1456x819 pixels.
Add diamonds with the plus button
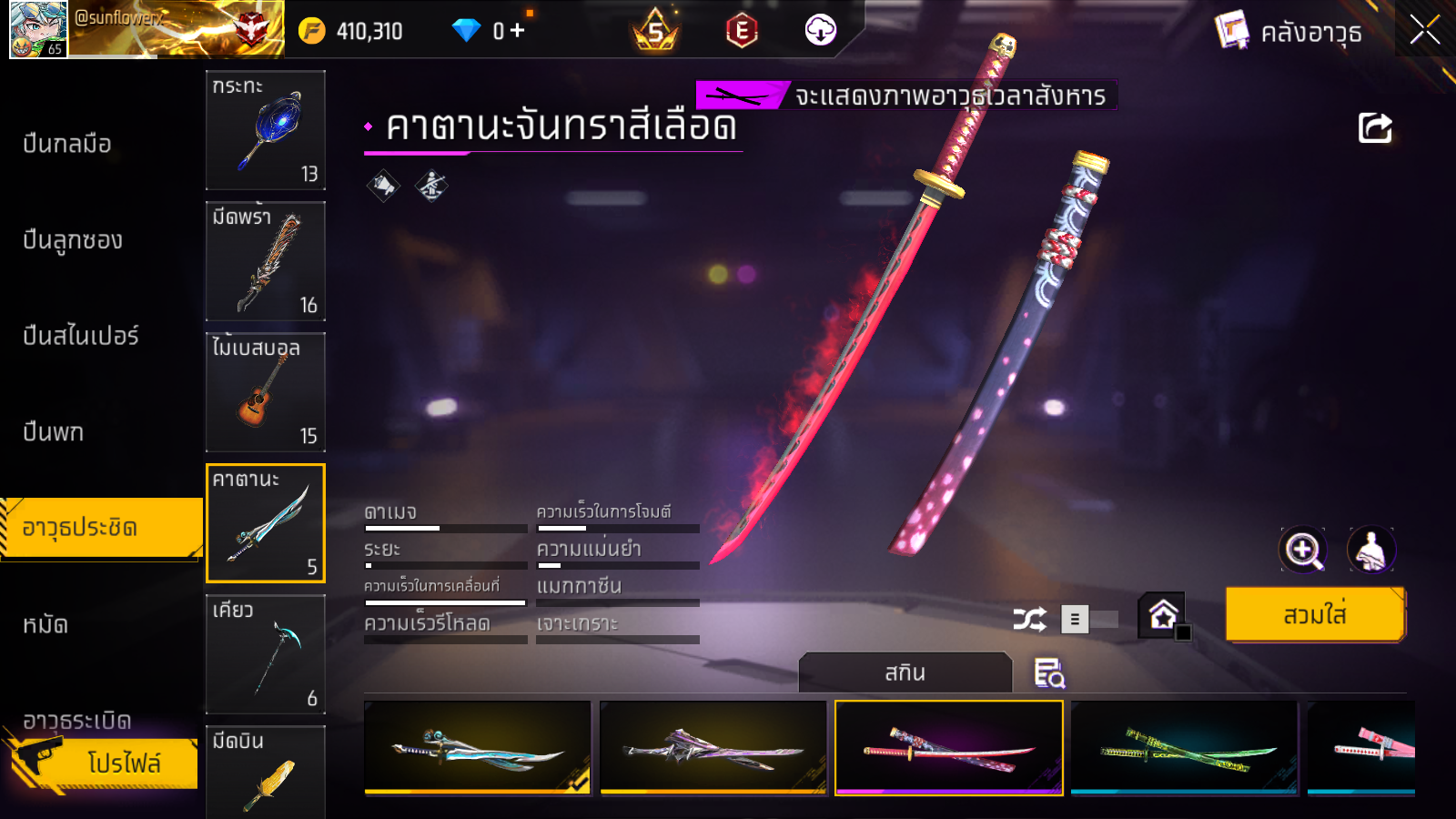coord(518,31)
